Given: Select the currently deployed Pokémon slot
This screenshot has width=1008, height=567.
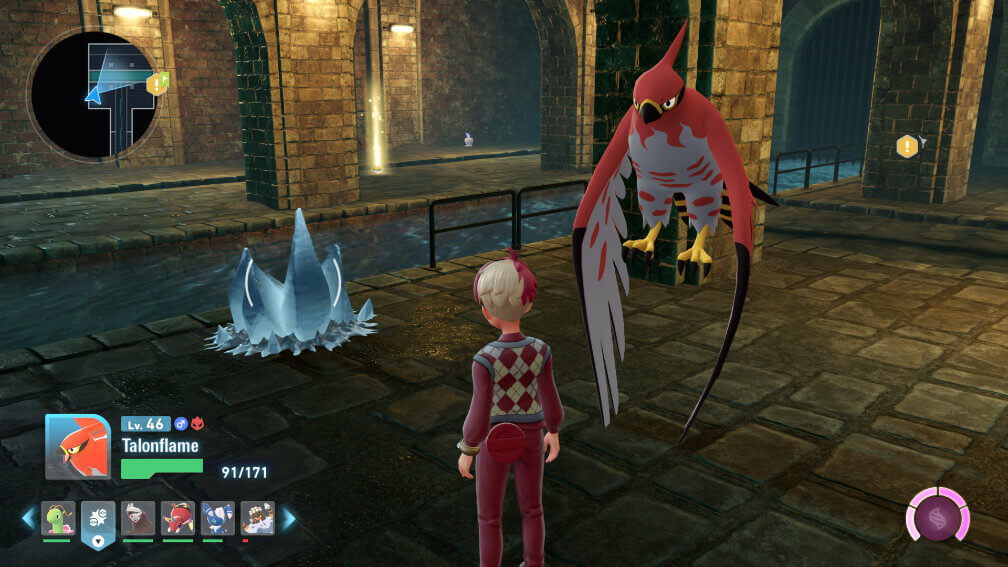Looking at the screenshot, I should pos(98,519).
